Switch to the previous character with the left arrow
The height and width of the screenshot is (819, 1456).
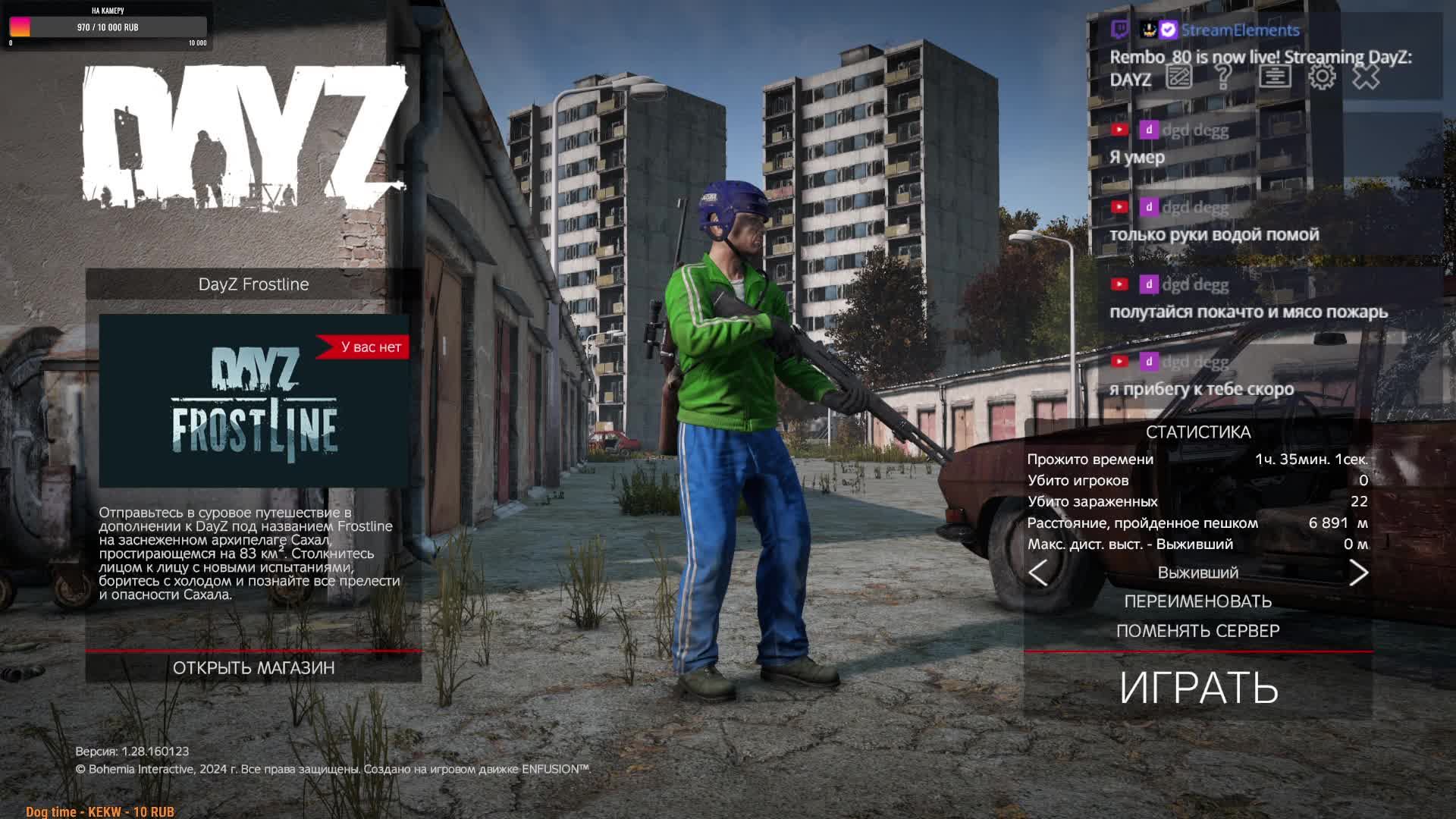pos(1038,573)
